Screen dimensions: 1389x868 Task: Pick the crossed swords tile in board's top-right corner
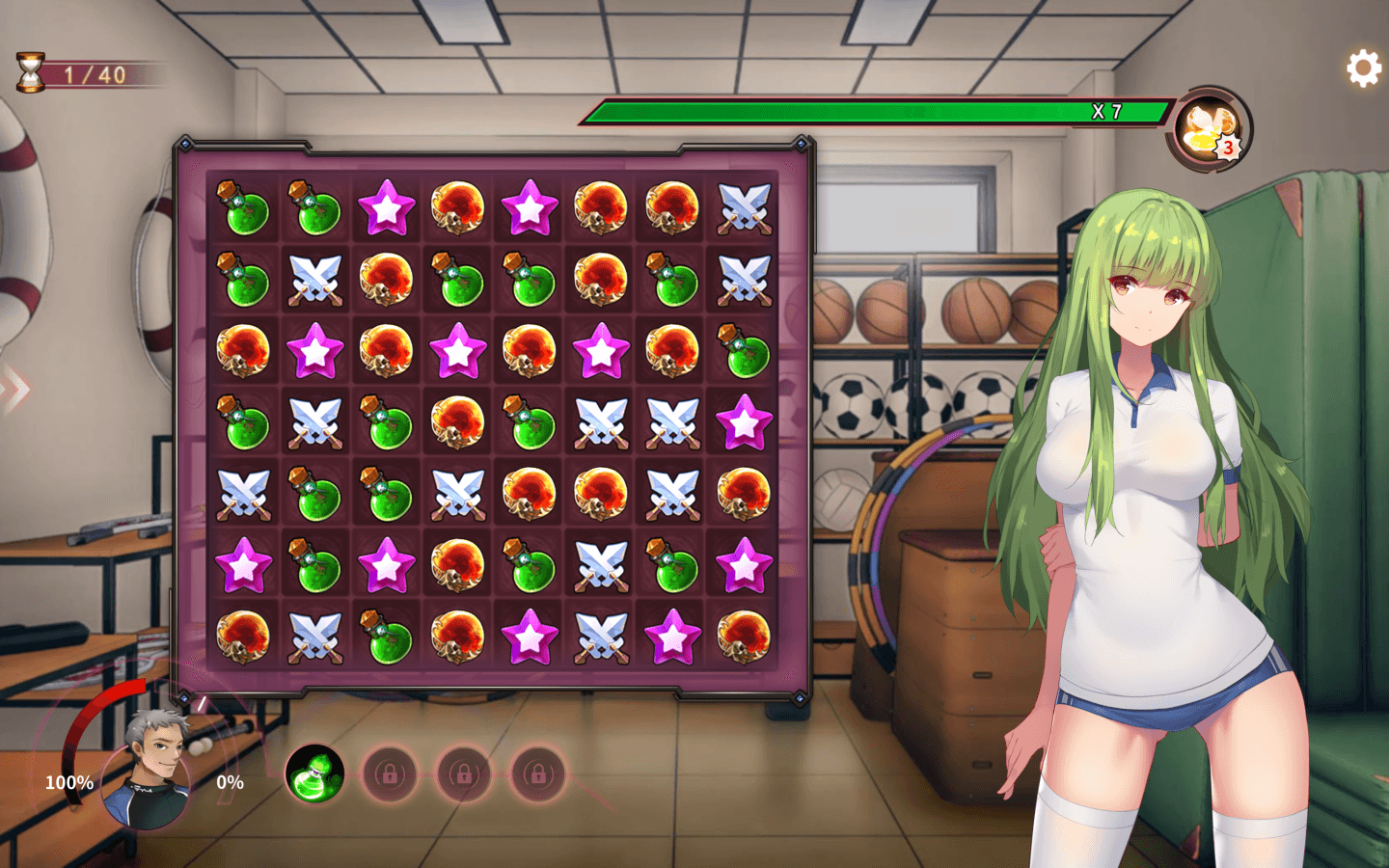tap(744, 207)
